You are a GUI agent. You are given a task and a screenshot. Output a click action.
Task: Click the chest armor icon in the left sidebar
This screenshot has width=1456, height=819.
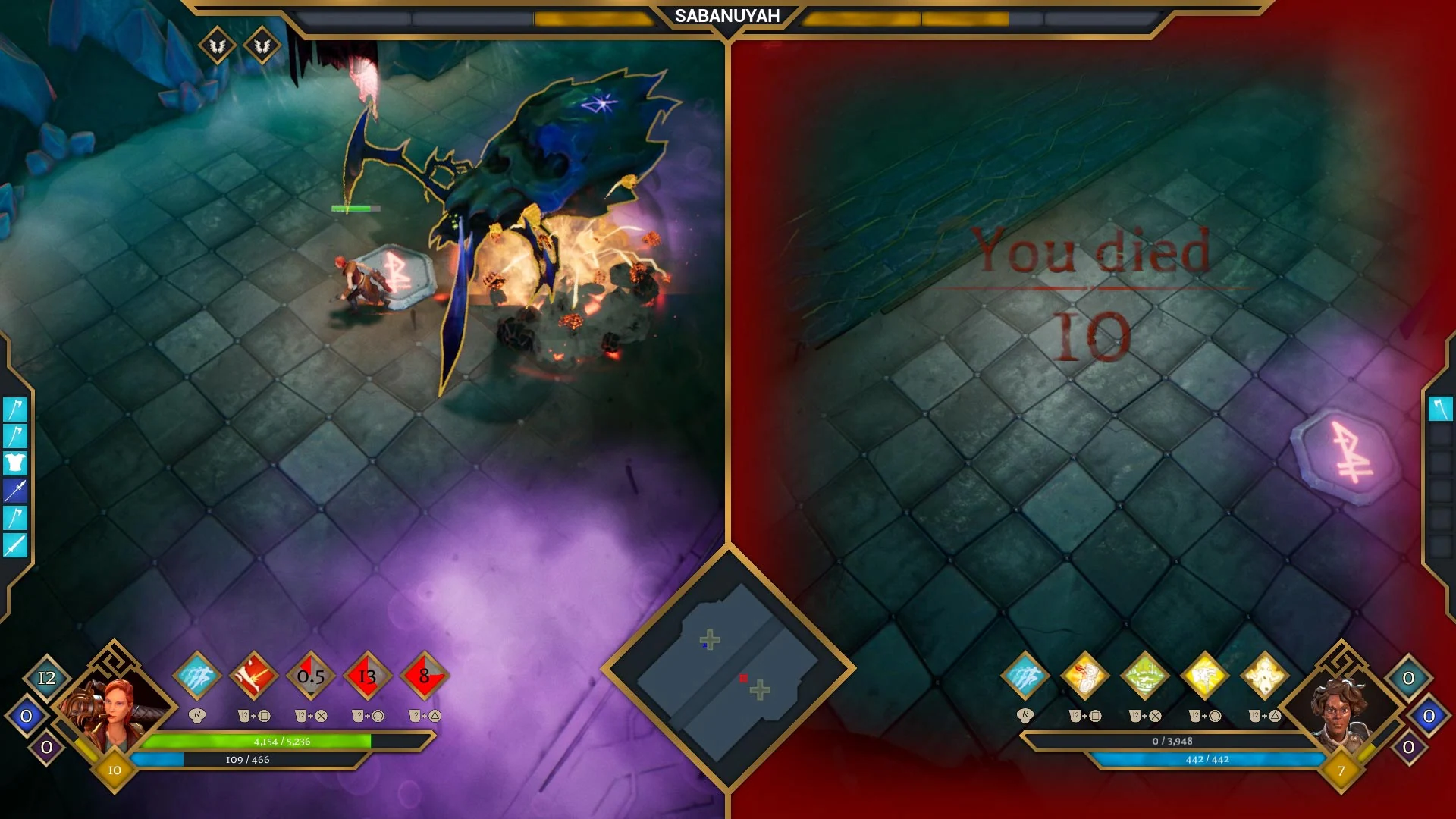point(15,463)
